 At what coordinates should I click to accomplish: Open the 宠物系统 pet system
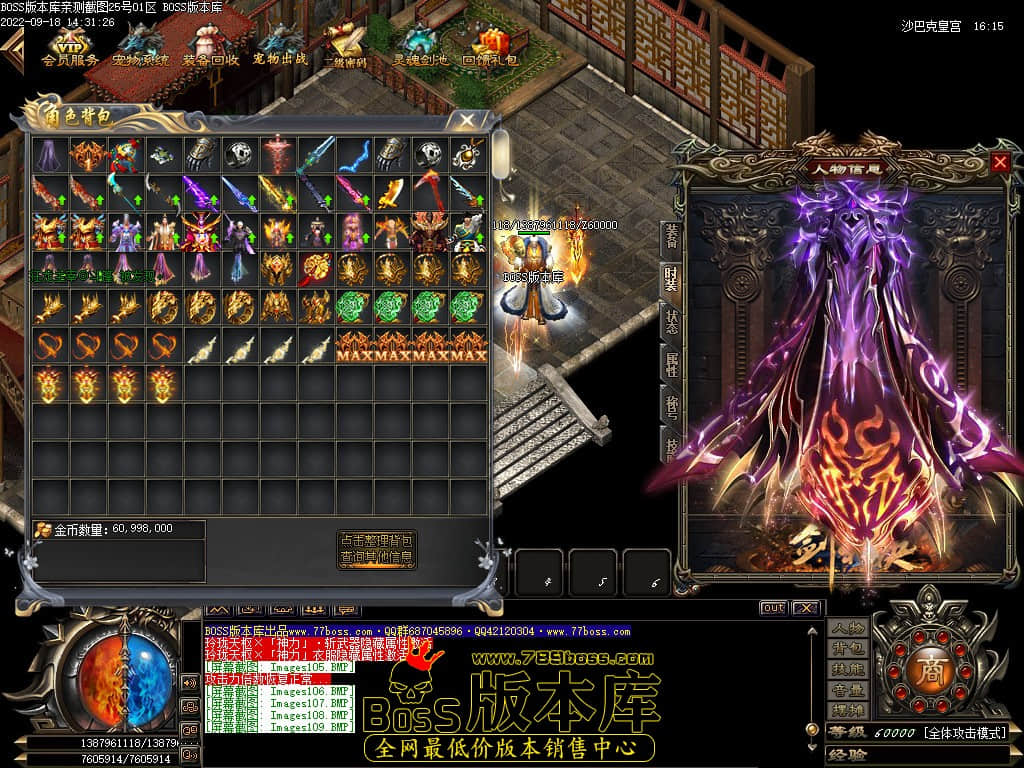pos(140,45)
